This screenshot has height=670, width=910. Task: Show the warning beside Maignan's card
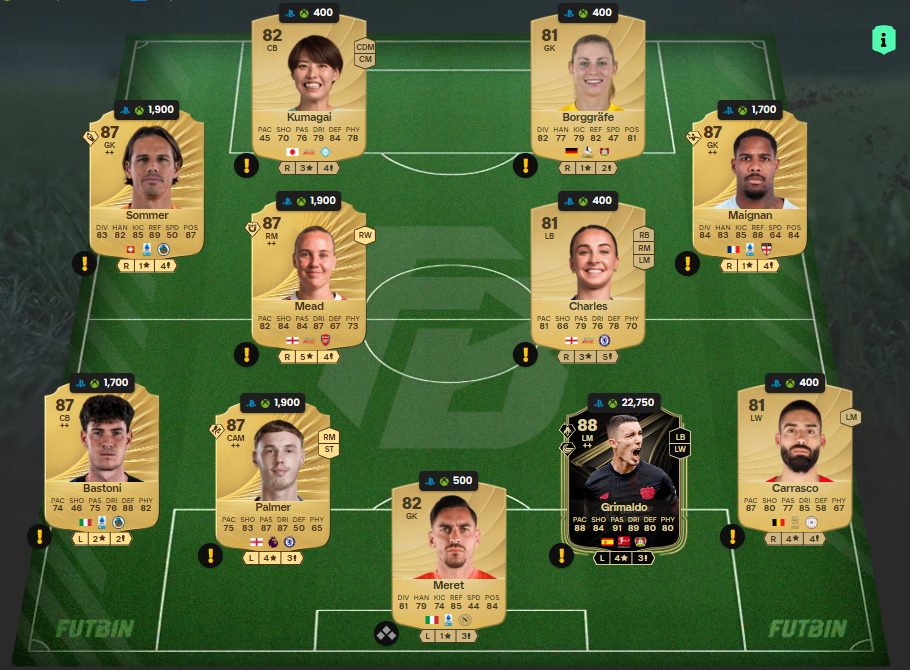click(x=686, y=264)
